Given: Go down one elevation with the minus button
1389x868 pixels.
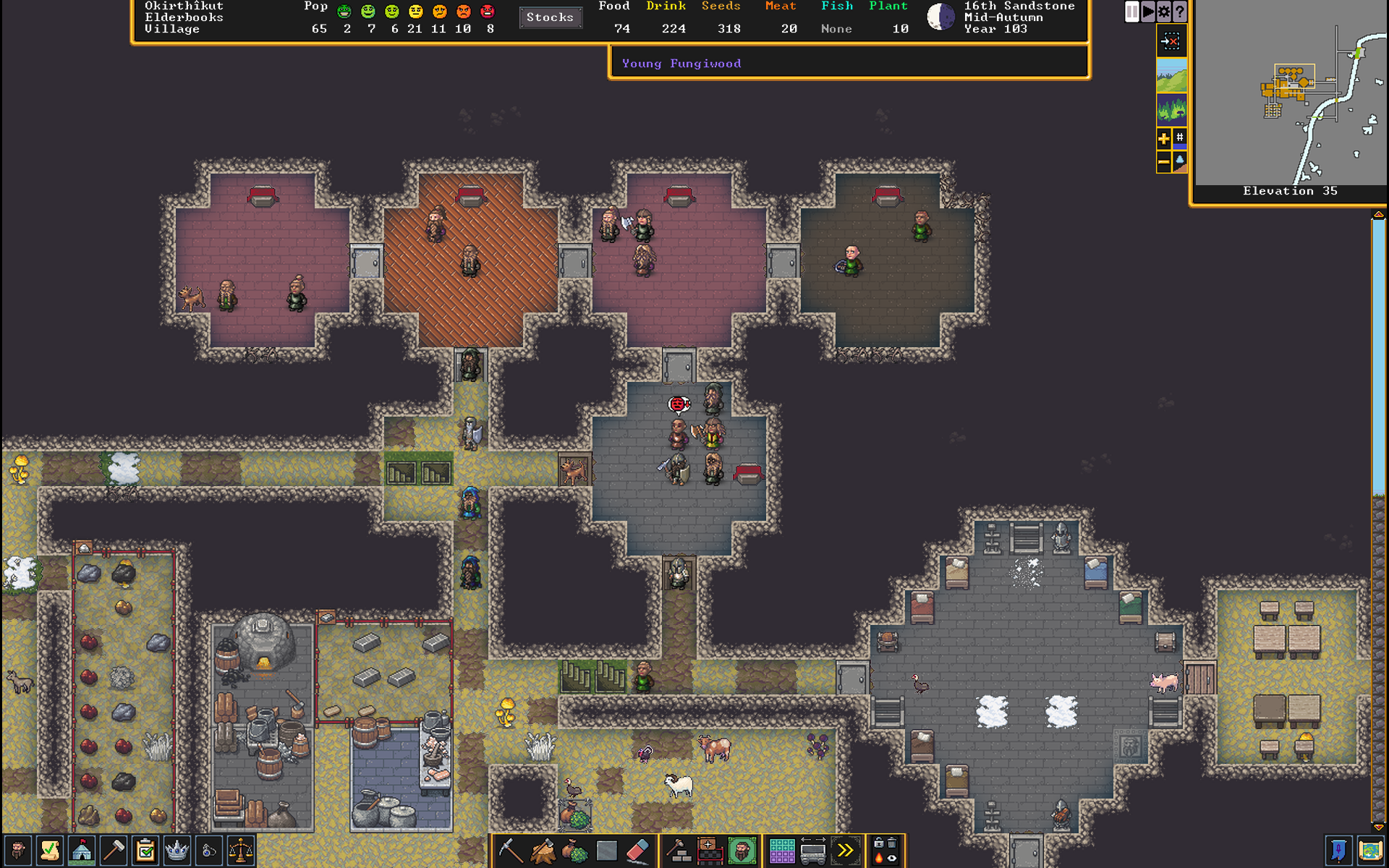Looking at the screenshot, I should 1163,161.
